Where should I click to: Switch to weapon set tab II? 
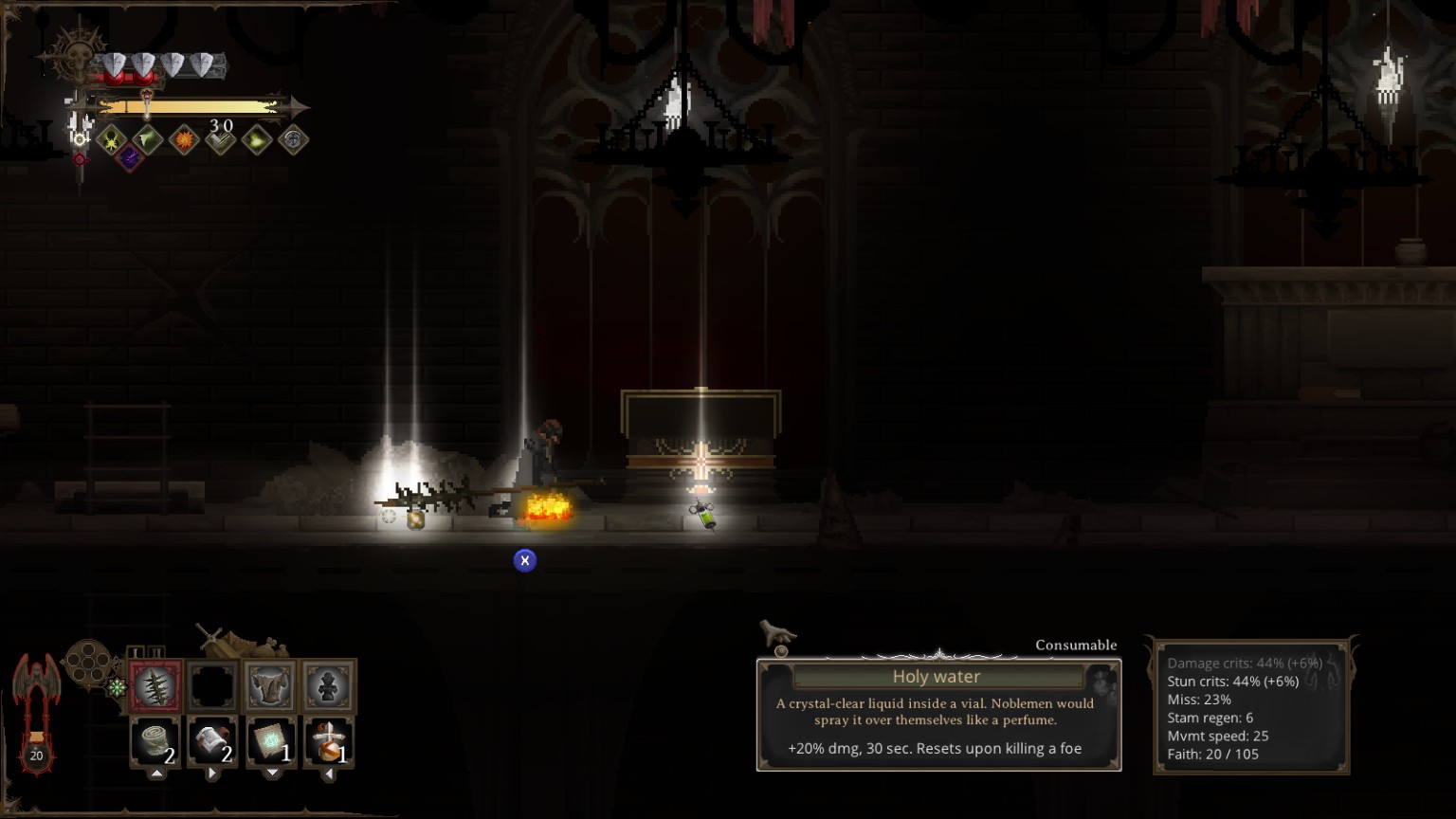pos(156,652)
